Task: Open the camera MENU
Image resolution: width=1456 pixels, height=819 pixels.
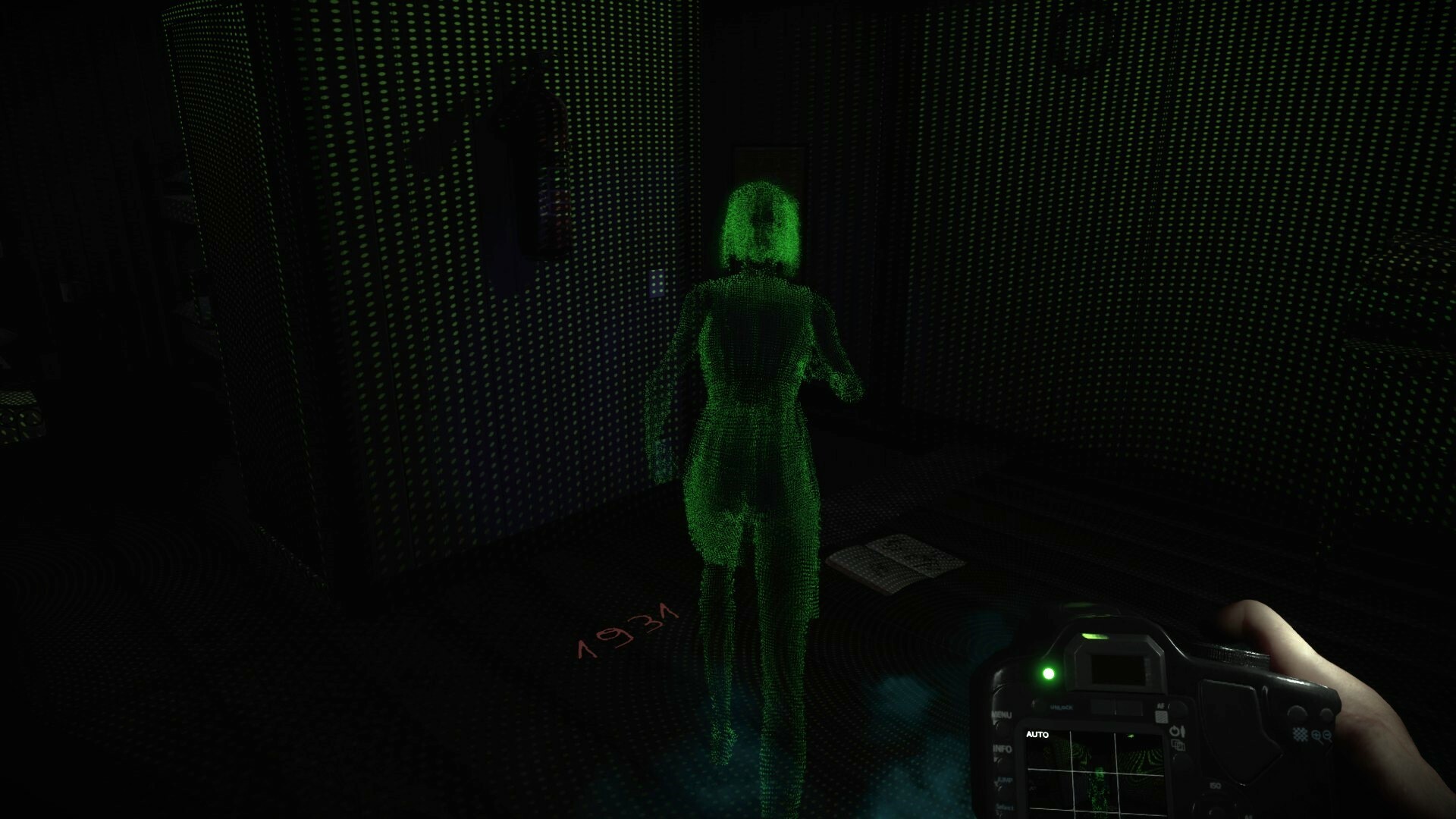Action: click(1001, 715)
